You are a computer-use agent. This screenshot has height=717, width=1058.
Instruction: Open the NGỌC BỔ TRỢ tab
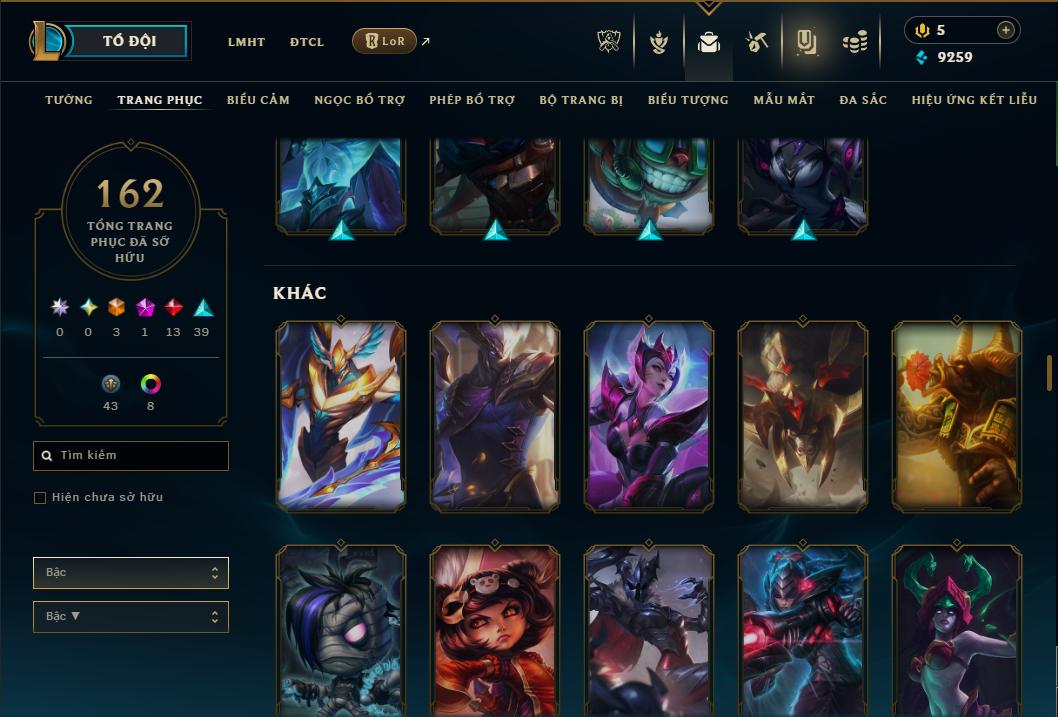pyautogui.click(x=359, y=100)
